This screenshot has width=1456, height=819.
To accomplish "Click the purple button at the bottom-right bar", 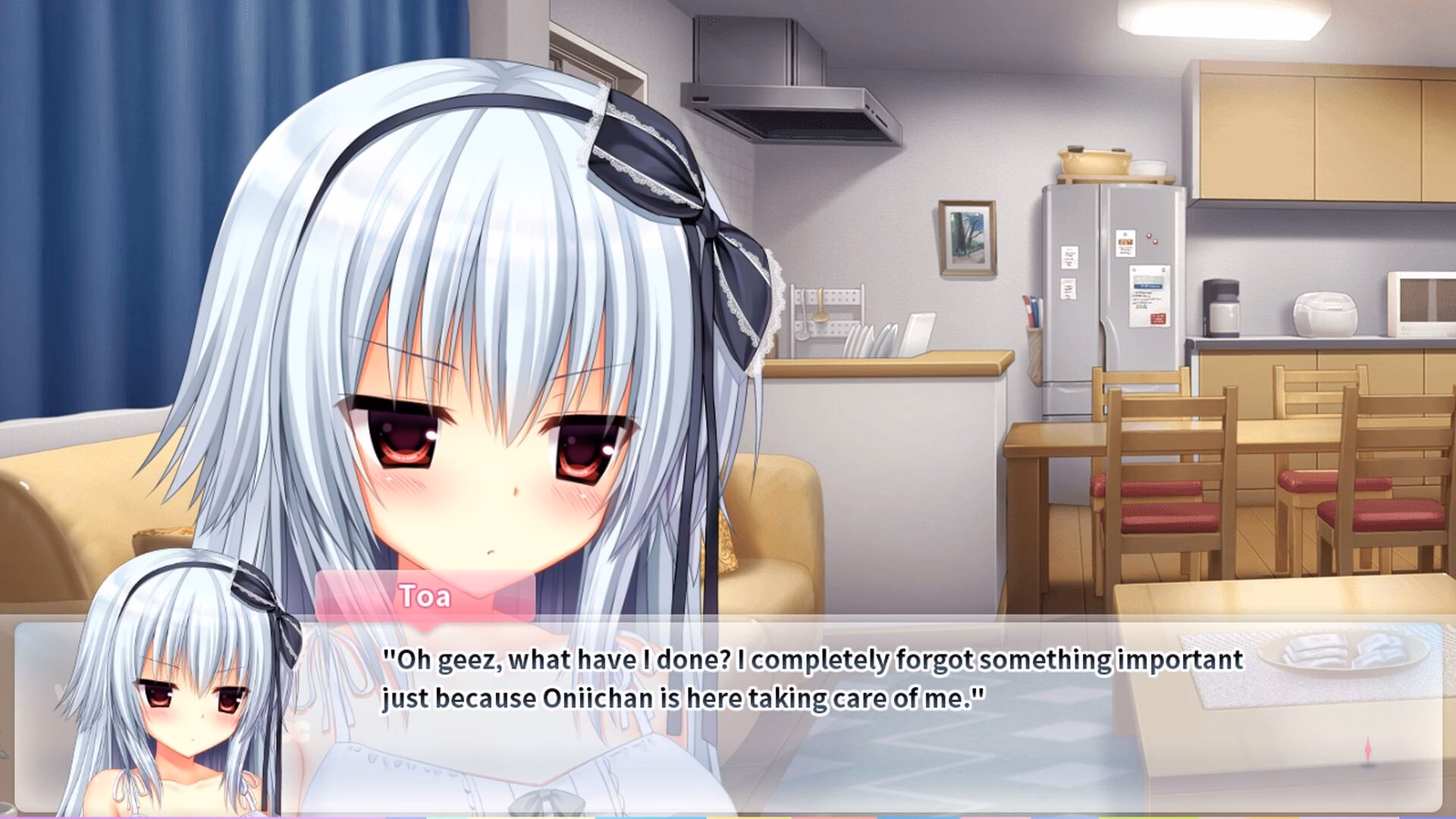I will [x=1350, y=816].
